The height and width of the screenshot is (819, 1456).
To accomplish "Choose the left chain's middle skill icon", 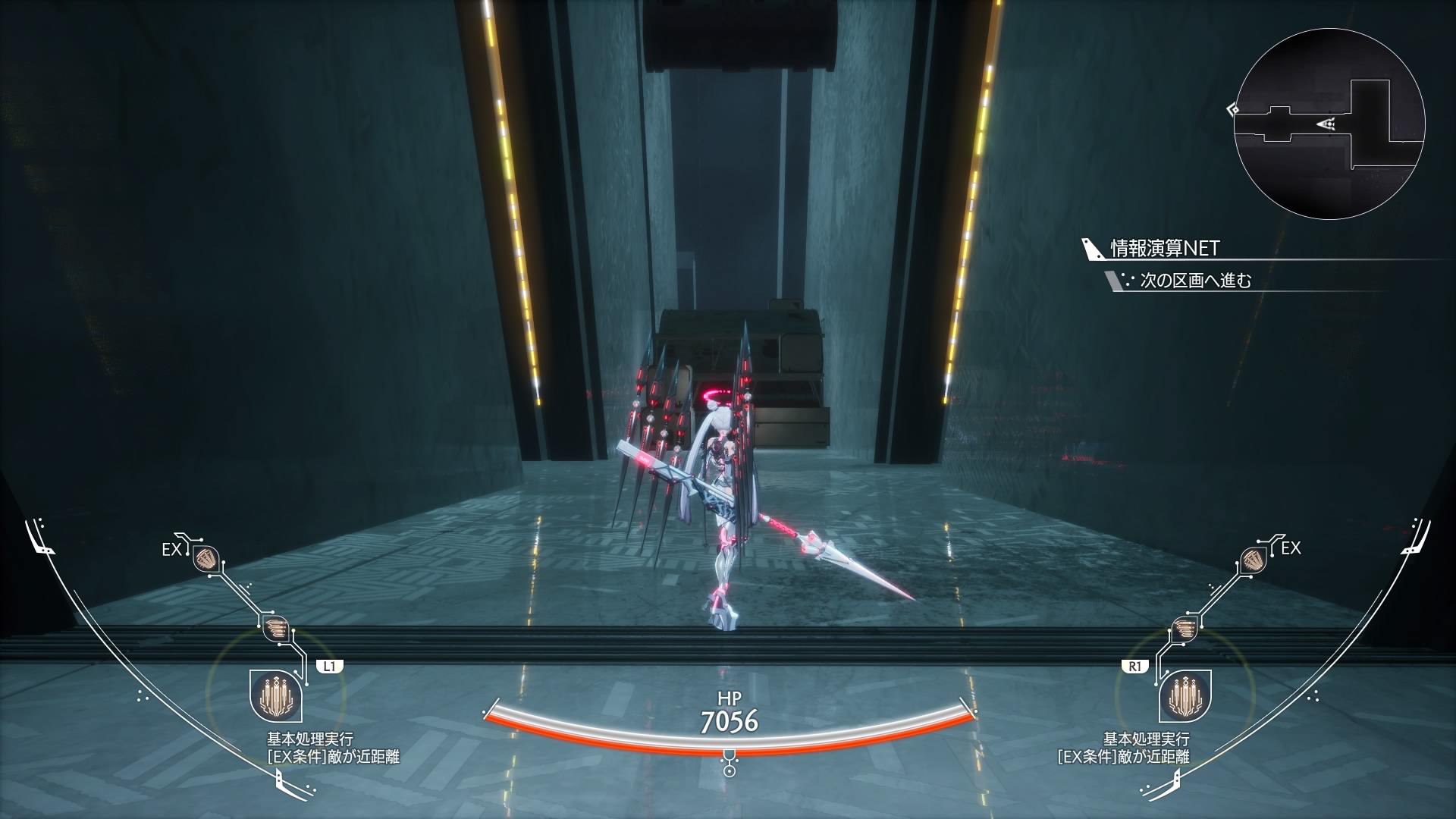I will click(x=277, y=628).
